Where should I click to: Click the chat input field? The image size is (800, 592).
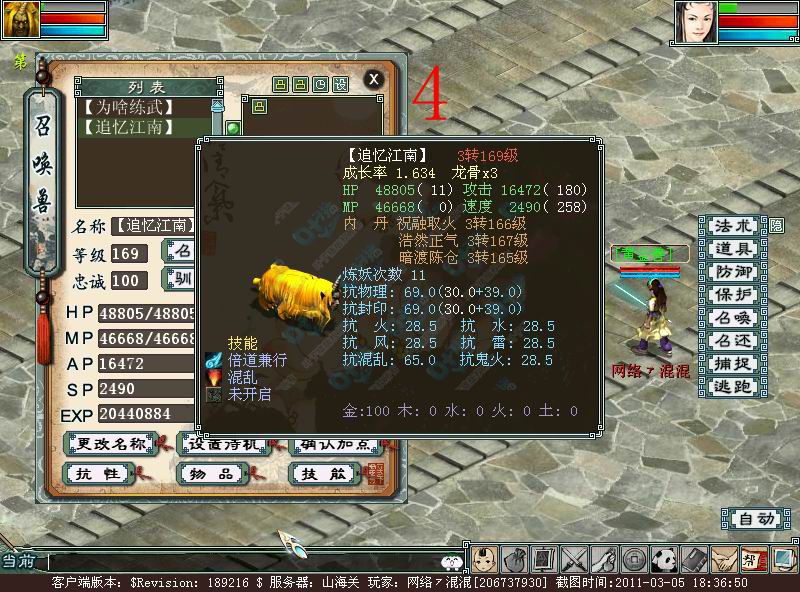click(x=240, y=563)
